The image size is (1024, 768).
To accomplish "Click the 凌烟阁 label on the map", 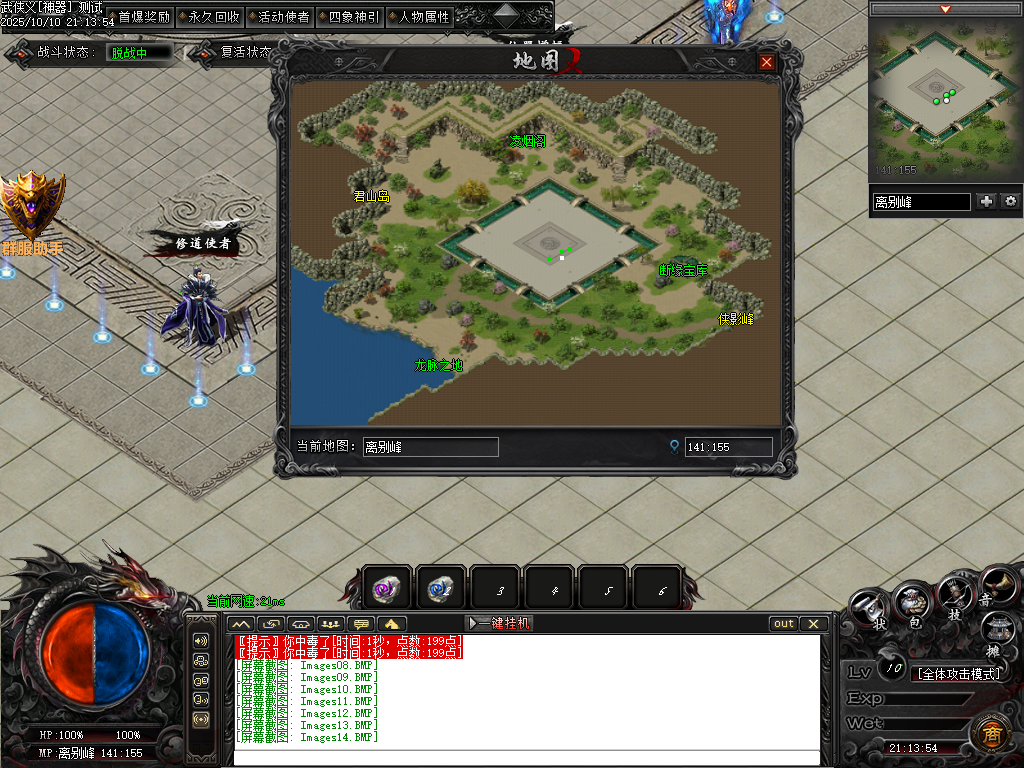I will pyautogui.click(x=528, y=141).
